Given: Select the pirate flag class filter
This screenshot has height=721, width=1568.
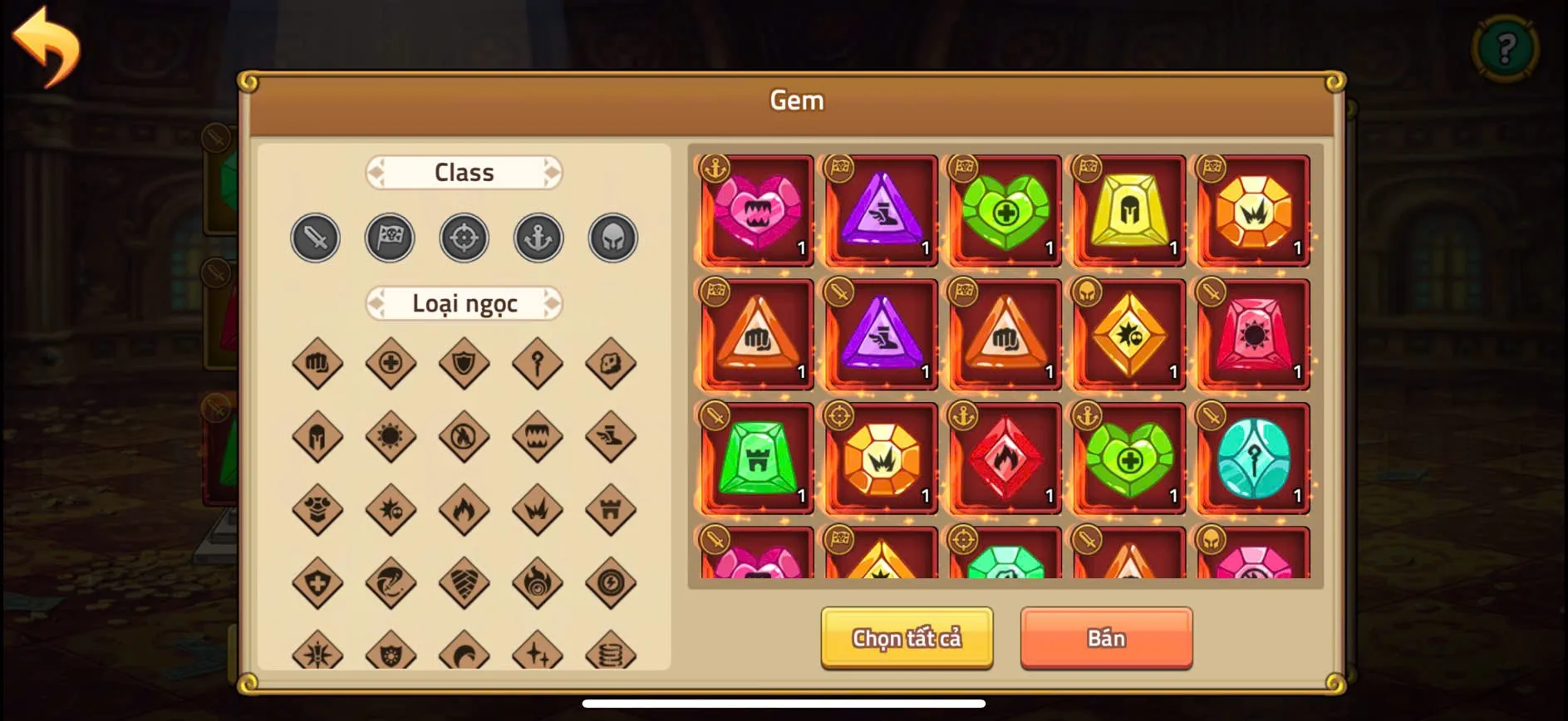Looking at the screenshot, I should click(x=390, y=237).
